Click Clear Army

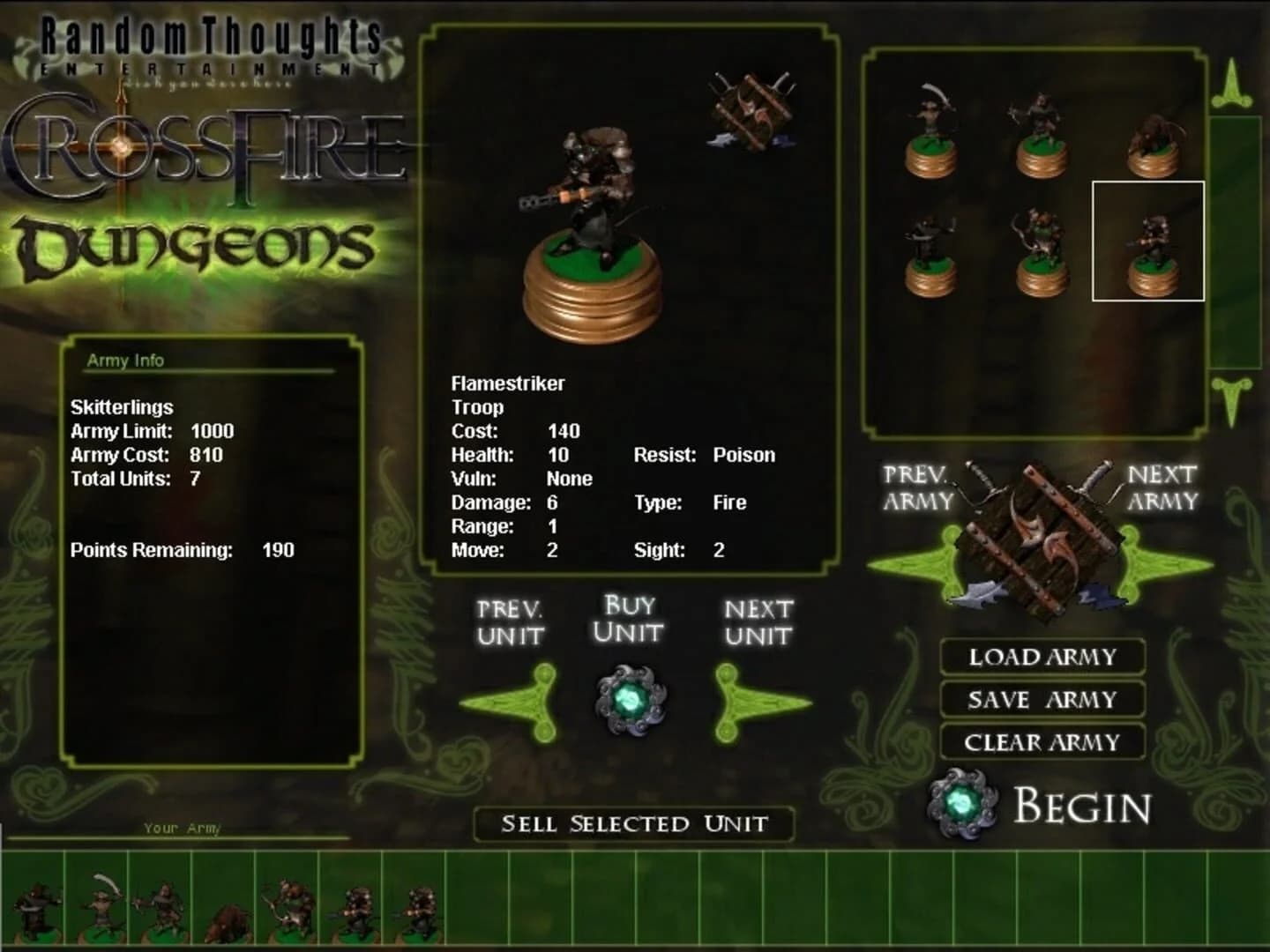coord(1041,742)
